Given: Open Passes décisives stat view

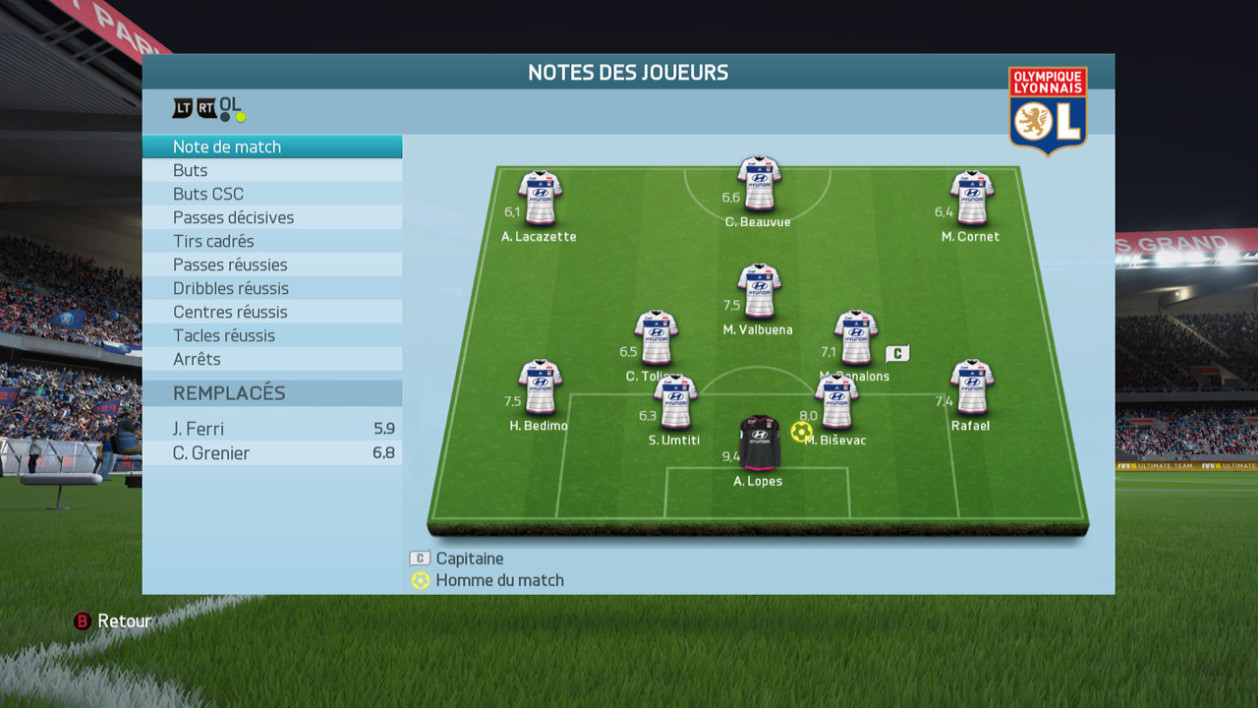Looking at the screenshot, I should (x=272, y=218).
